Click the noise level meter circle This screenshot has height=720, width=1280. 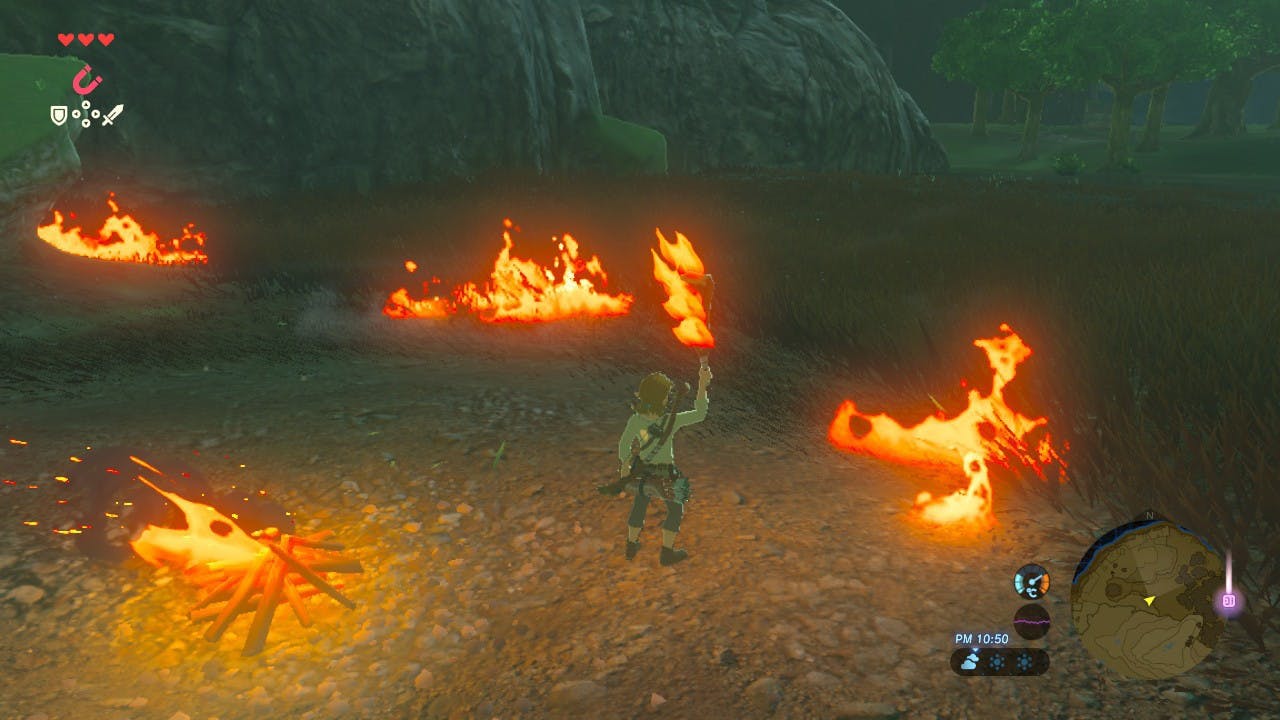point(1031,621)
